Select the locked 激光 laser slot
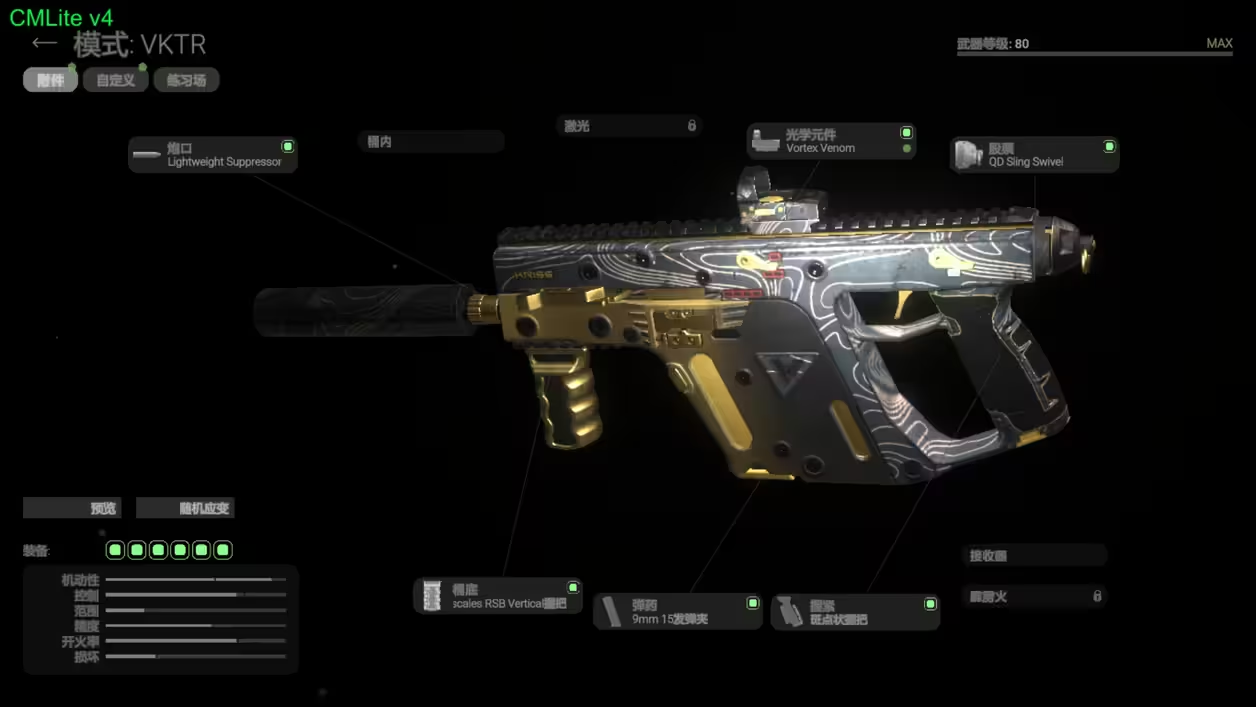The height and width of the screenshot is (707, 1256). pyautogui.click(x=629, y=126)
